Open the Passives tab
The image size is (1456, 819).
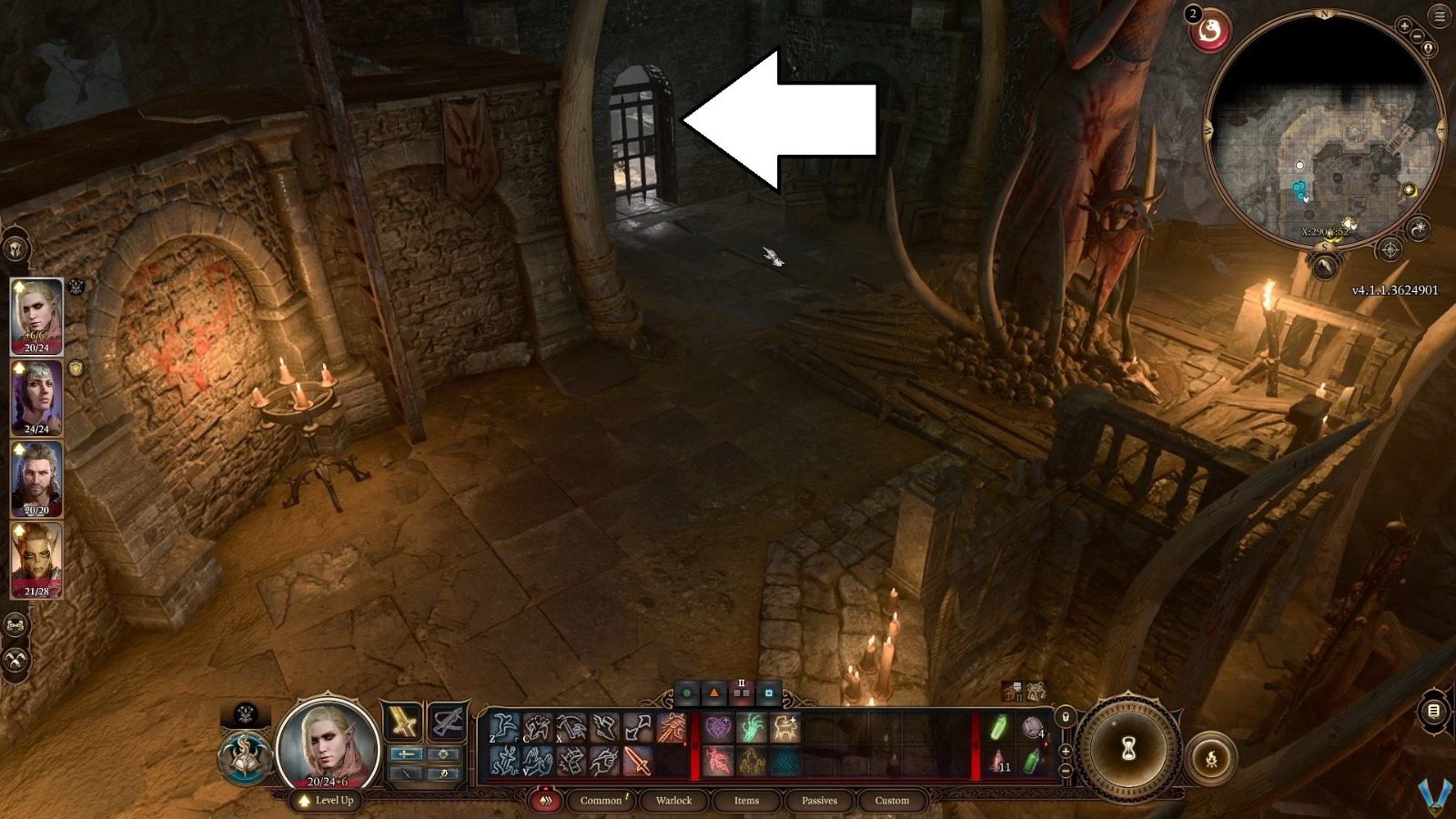[x=819, y=801]
